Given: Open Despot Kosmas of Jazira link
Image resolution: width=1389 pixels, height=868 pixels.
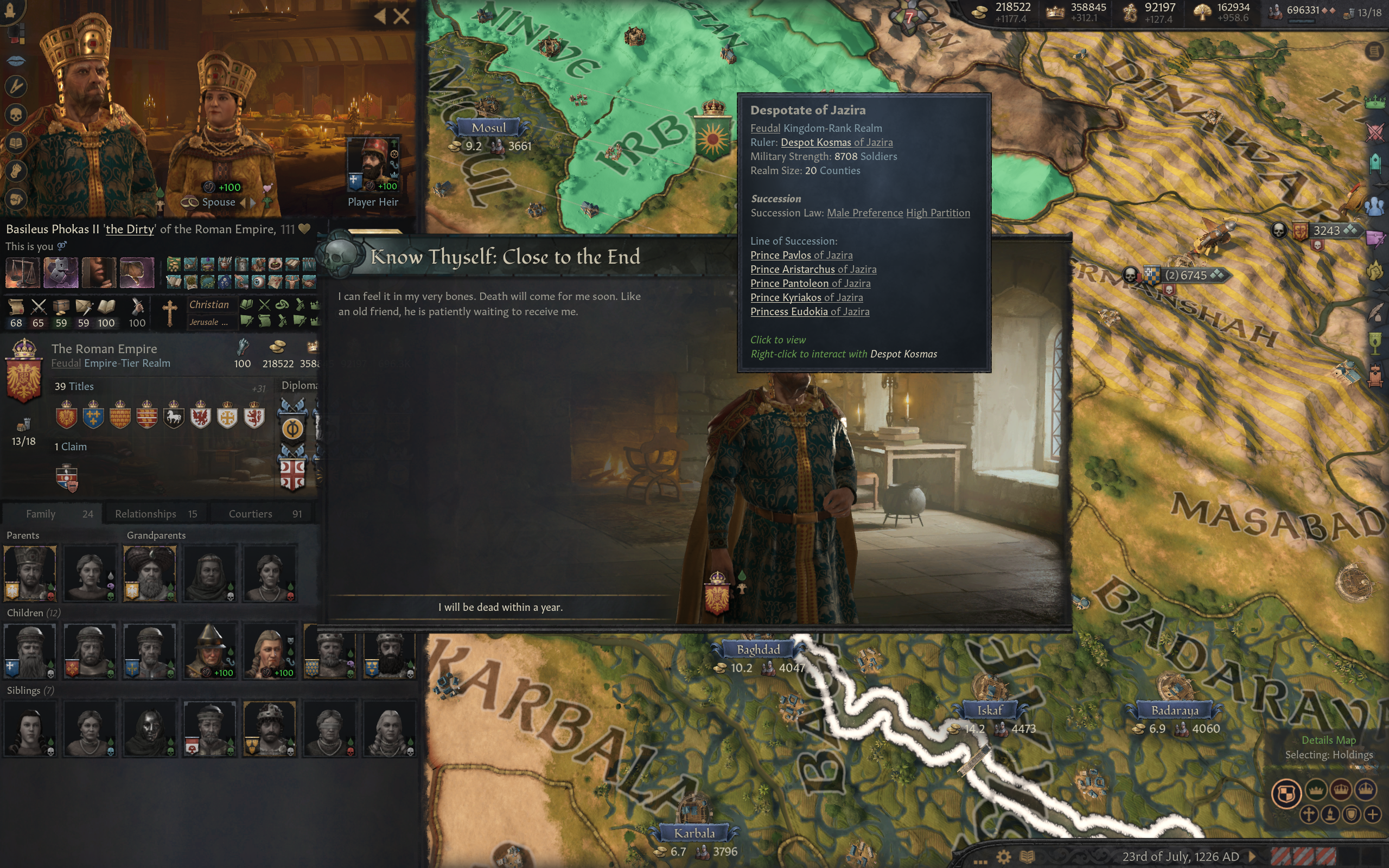Looking at the screenshot, I should point(836,142).
